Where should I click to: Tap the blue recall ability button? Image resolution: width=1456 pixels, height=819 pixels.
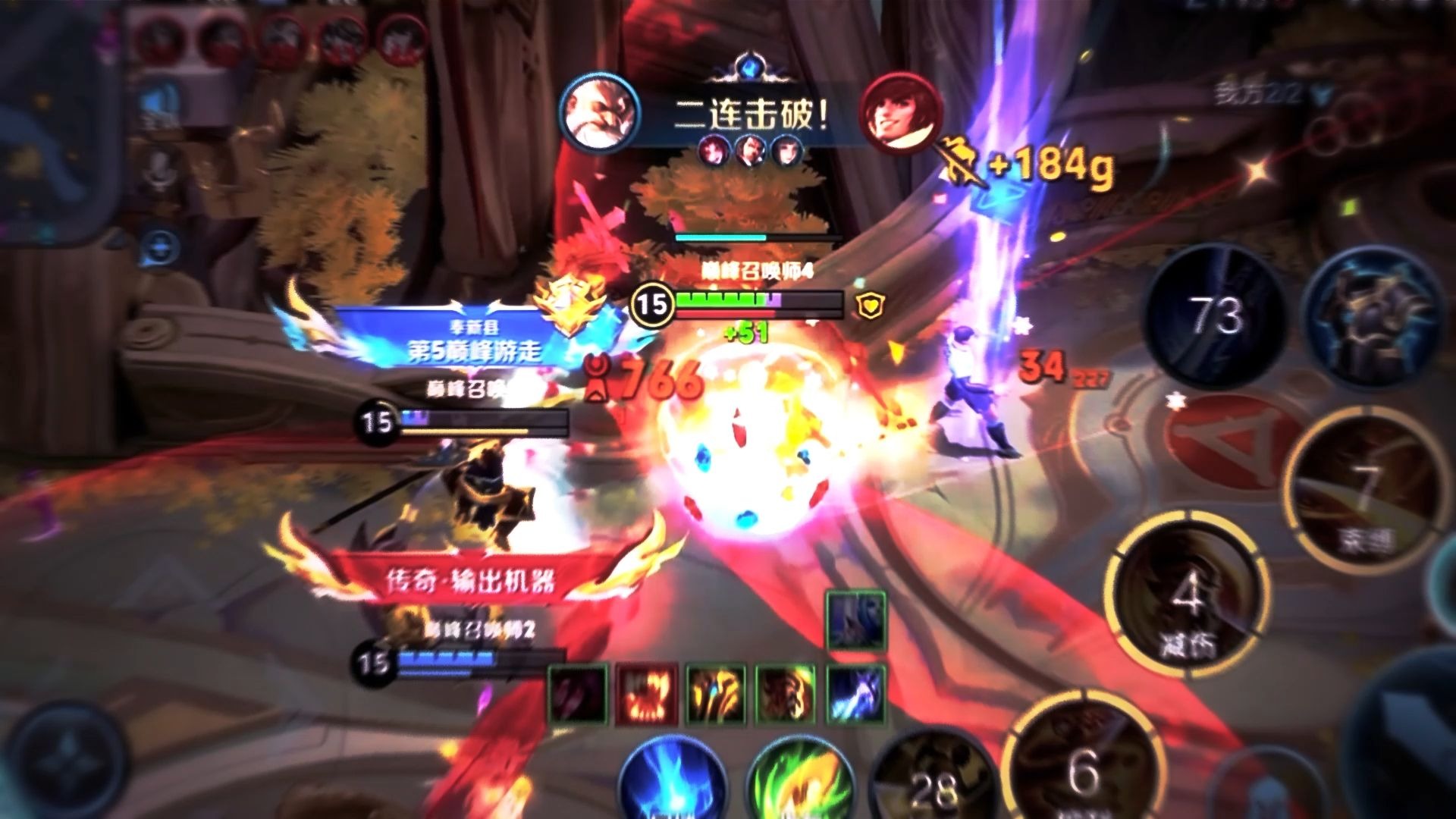click(672, 780)
